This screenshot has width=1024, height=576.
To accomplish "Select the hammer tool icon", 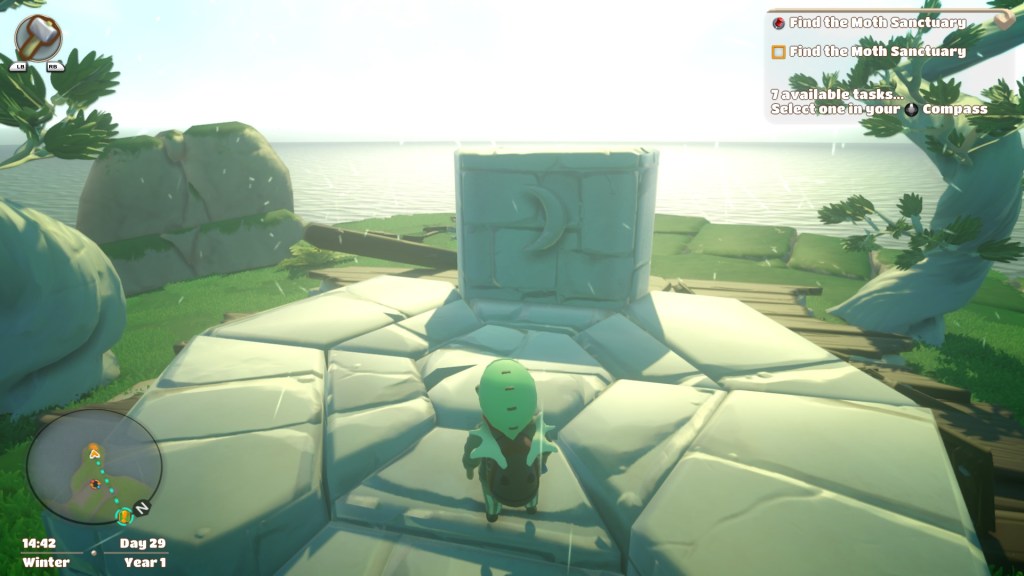I will (x=39, y=38).
